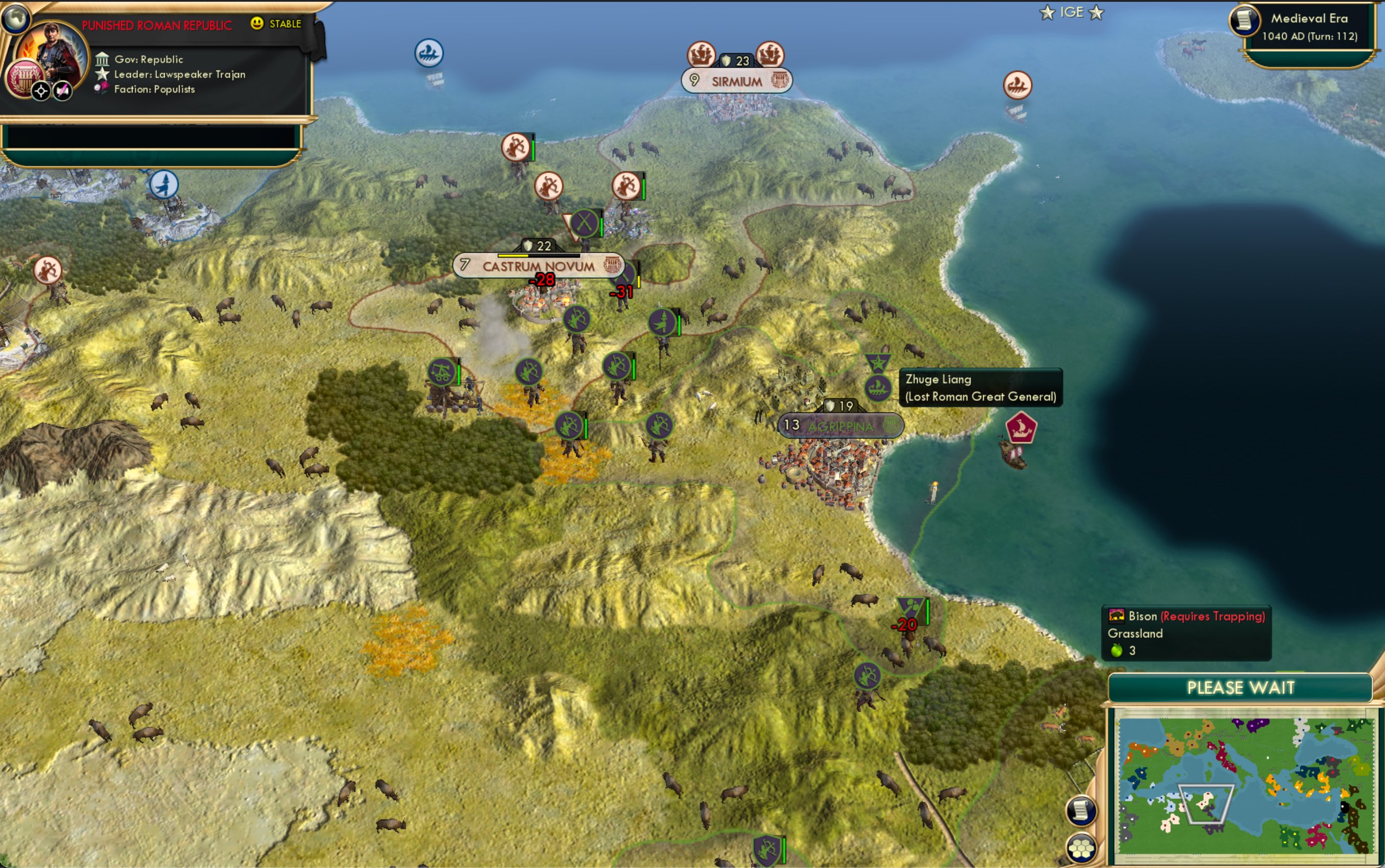This screenshot has width=1385, height=868.
Task: Open the Agrippina city screen via its banner
Action: (841, 425)
